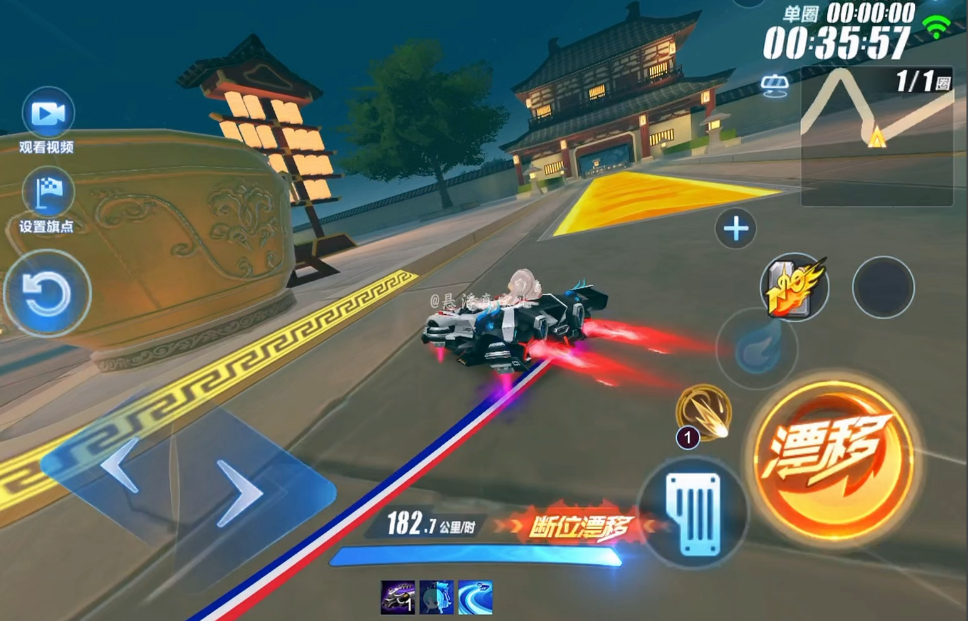Select the blue swirl track buff icon
Screen dimensions: 968x621
[475, 597]
